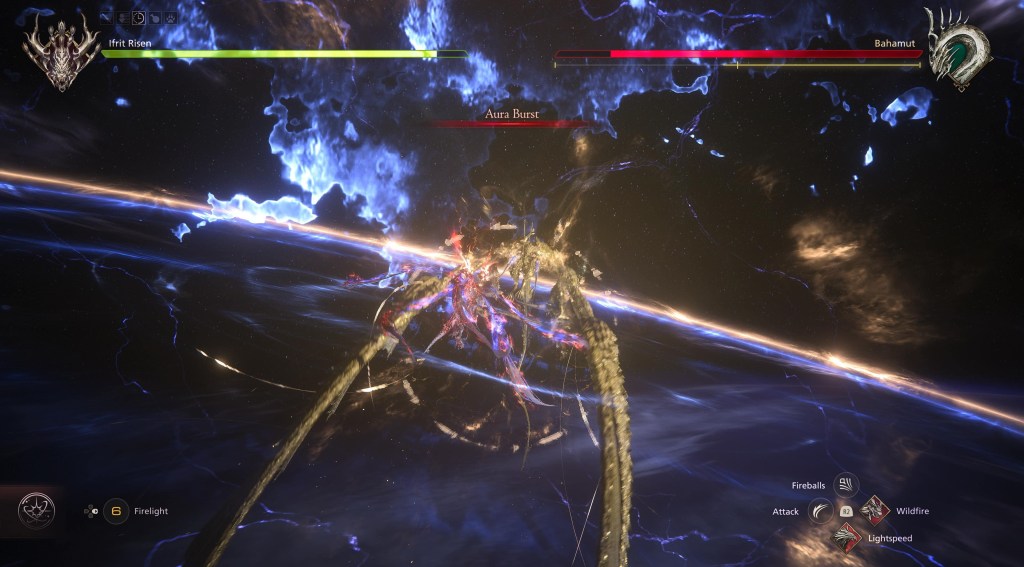Click the Firelight counter circle
Image resolution: width=1024 pixels, height=567 pixels.
[116, 511]
